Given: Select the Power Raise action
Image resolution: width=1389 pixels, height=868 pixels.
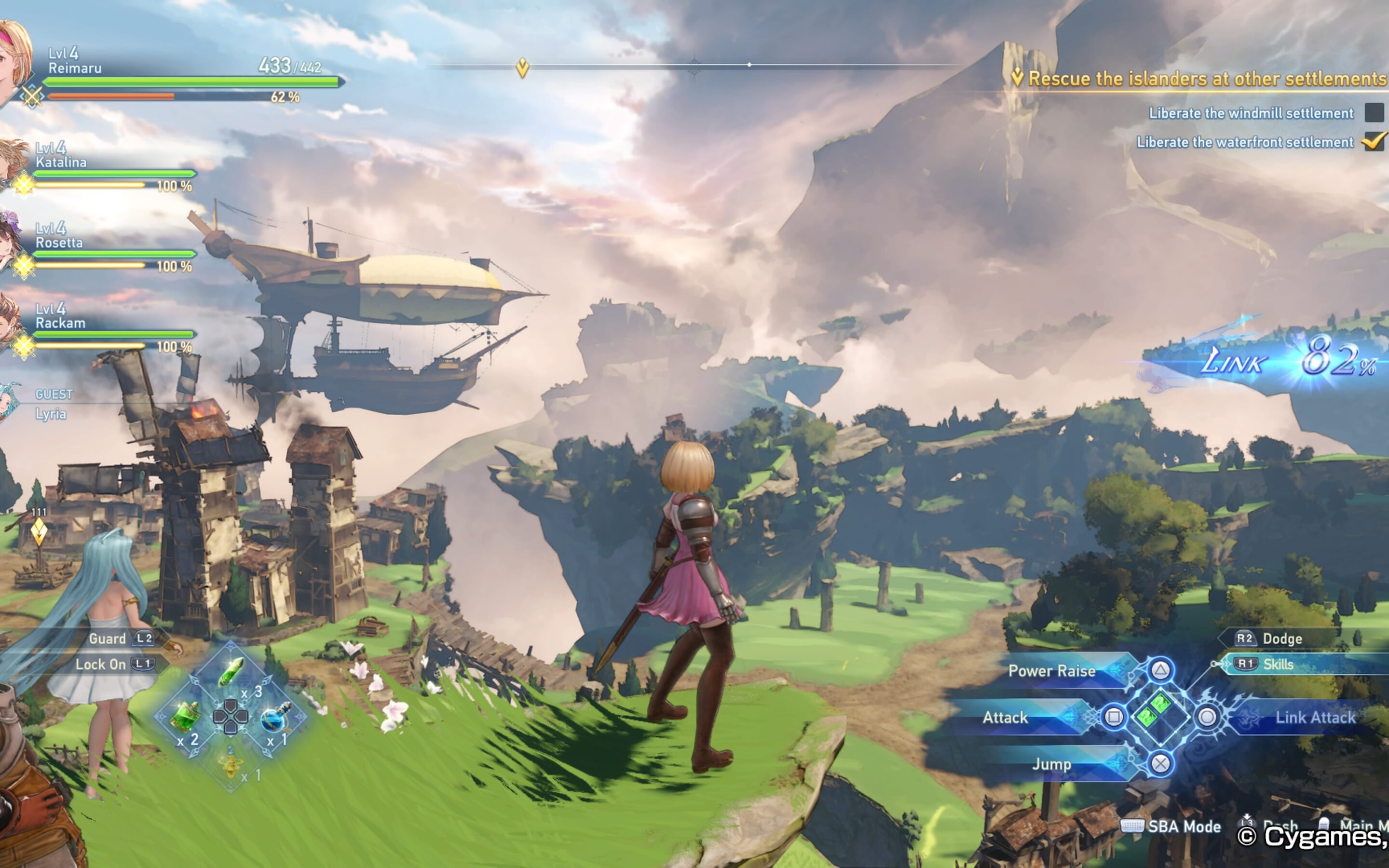Looking at the screenshot, I should pos(1051,670).
